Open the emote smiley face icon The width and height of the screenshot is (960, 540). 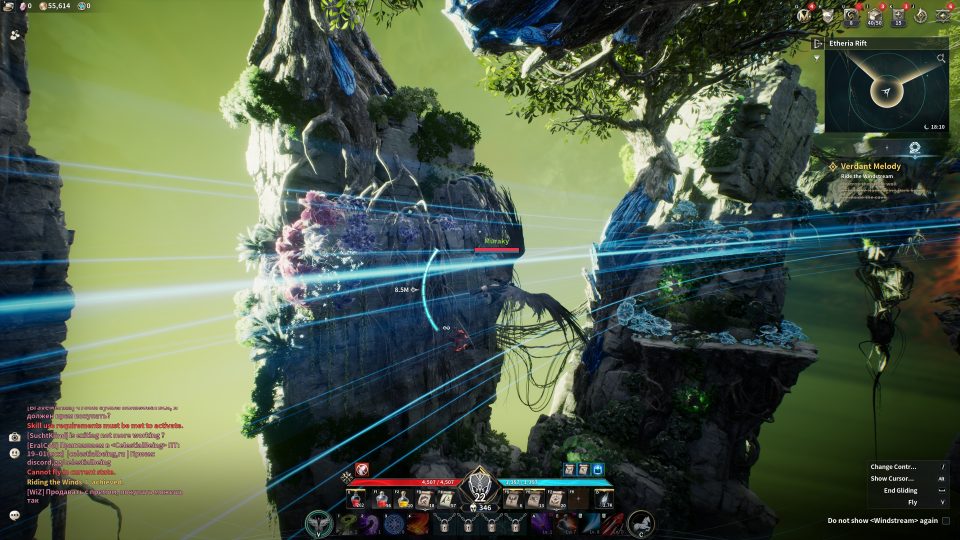click(x=15, y=453)
